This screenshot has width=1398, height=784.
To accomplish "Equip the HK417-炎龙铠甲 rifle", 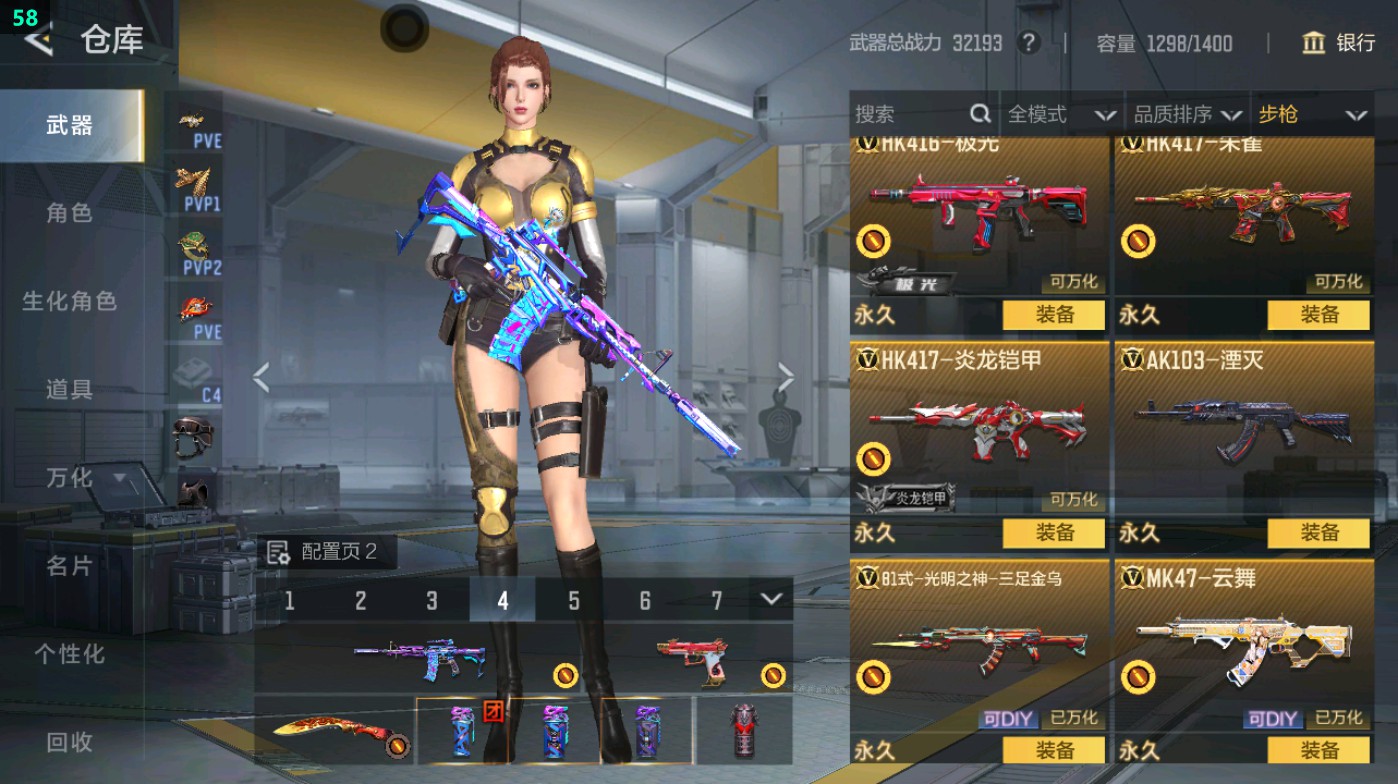I will click(1054, 533).
